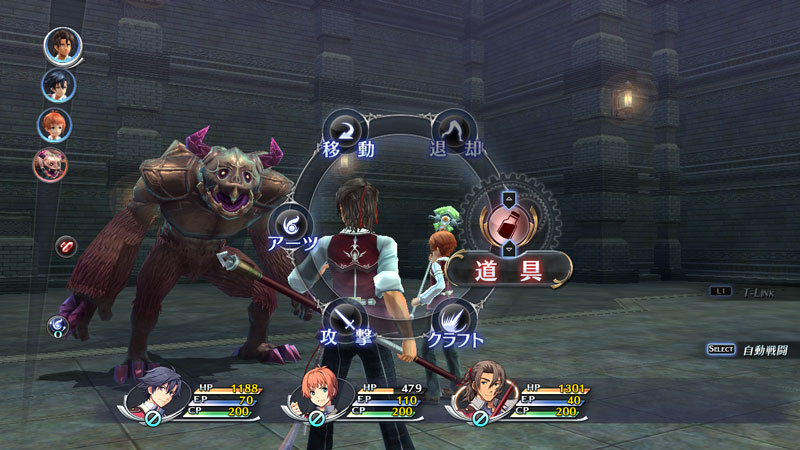
Task: Select the orange-haired turn-order portrait
Action: click(54, 125)
